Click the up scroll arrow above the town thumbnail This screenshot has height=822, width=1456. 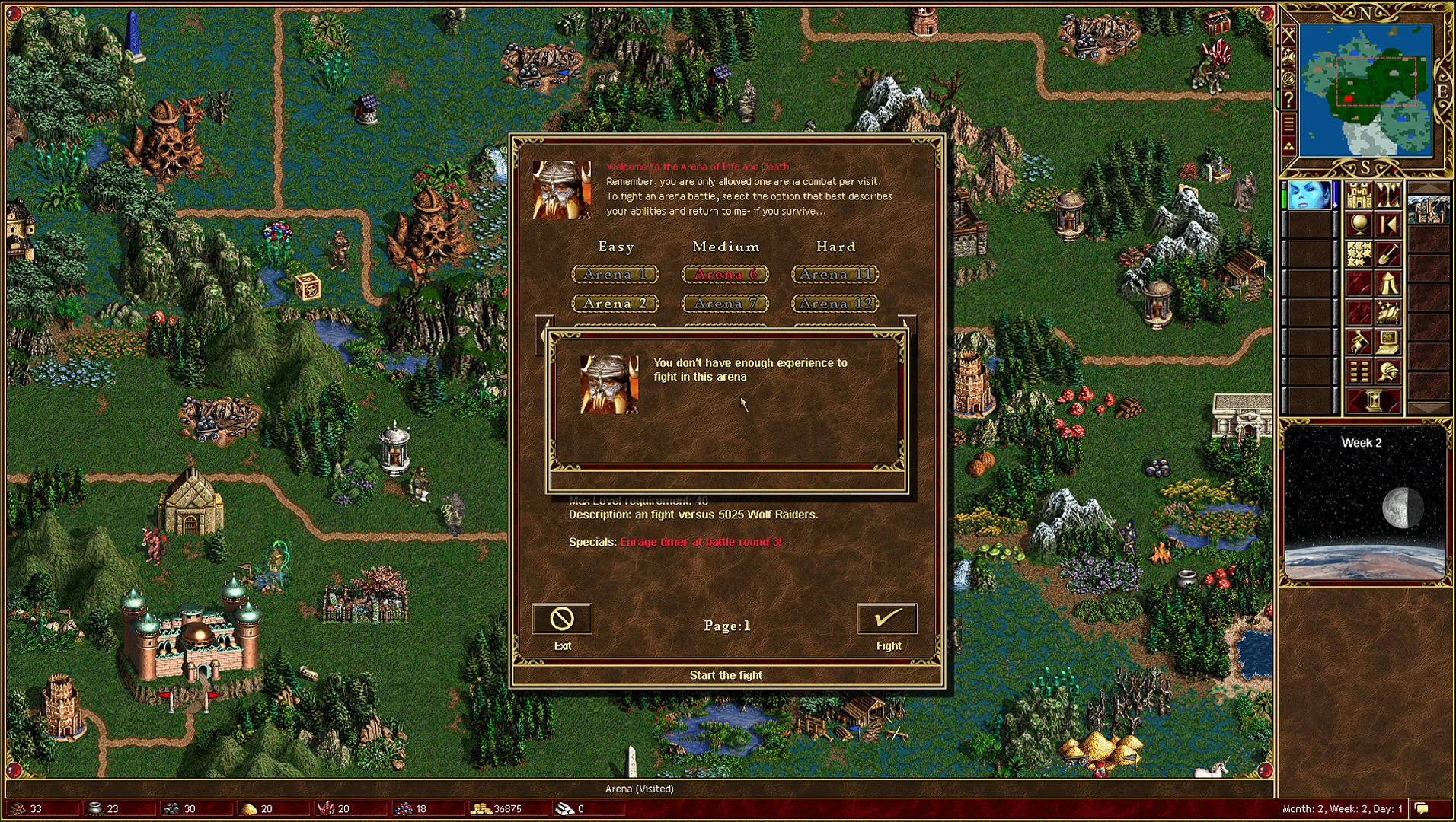point(1429,186)
